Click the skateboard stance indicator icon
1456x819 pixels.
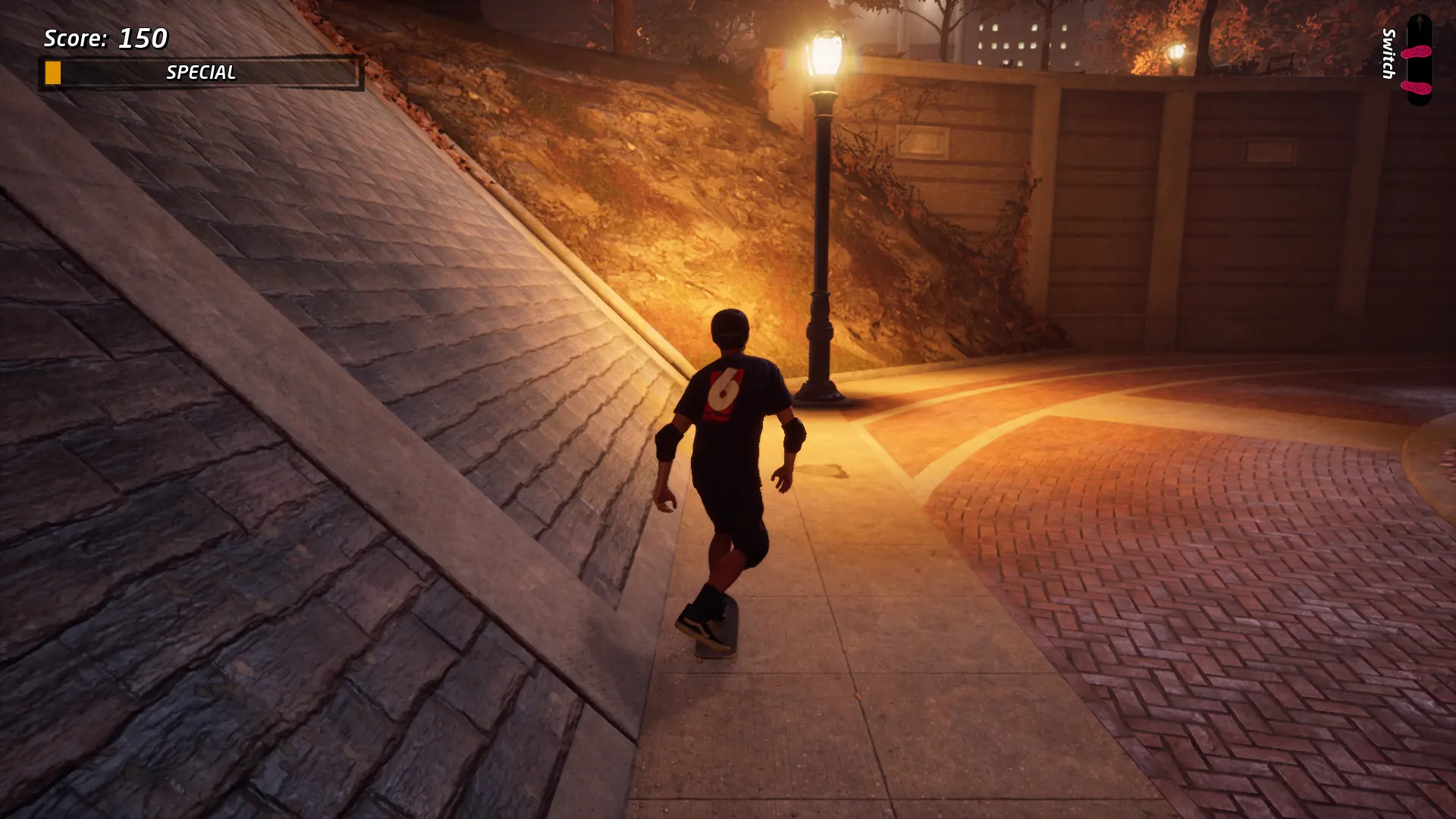pos(1419,61)
